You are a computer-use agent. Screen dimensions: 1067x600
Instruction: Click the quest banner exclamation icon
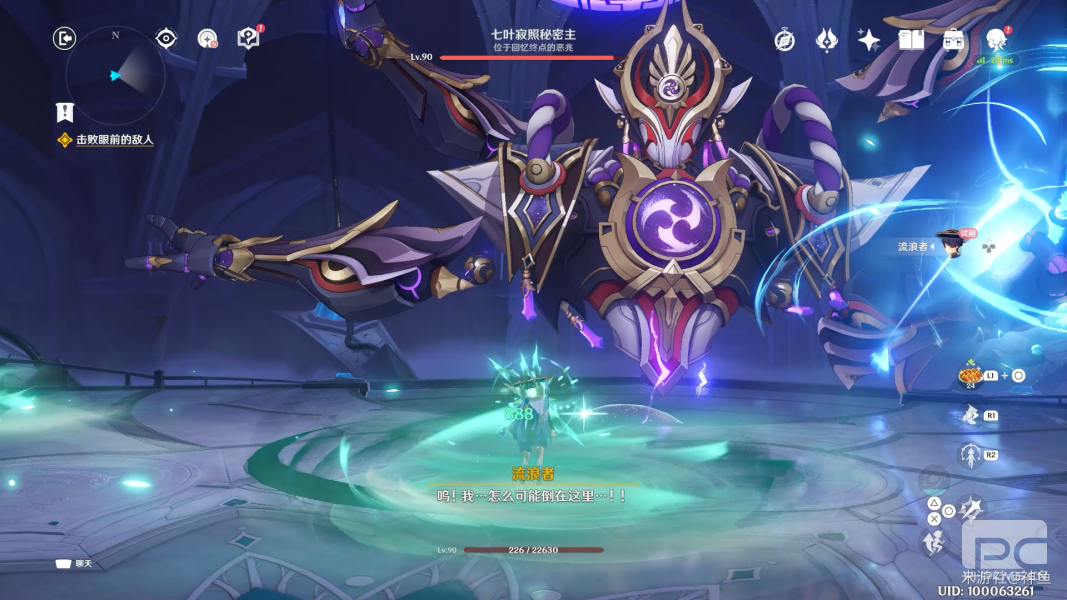[x=65, y=112]
